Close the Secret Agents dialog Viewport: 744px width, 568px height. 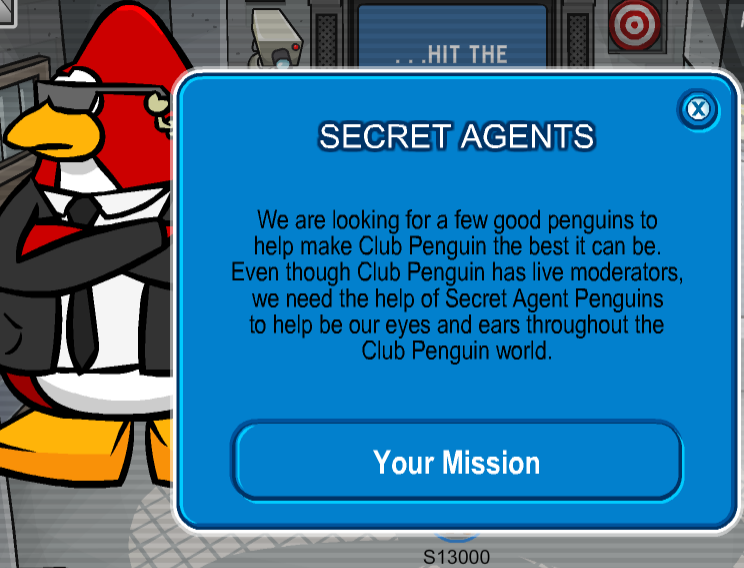click(x=698, y=109)
